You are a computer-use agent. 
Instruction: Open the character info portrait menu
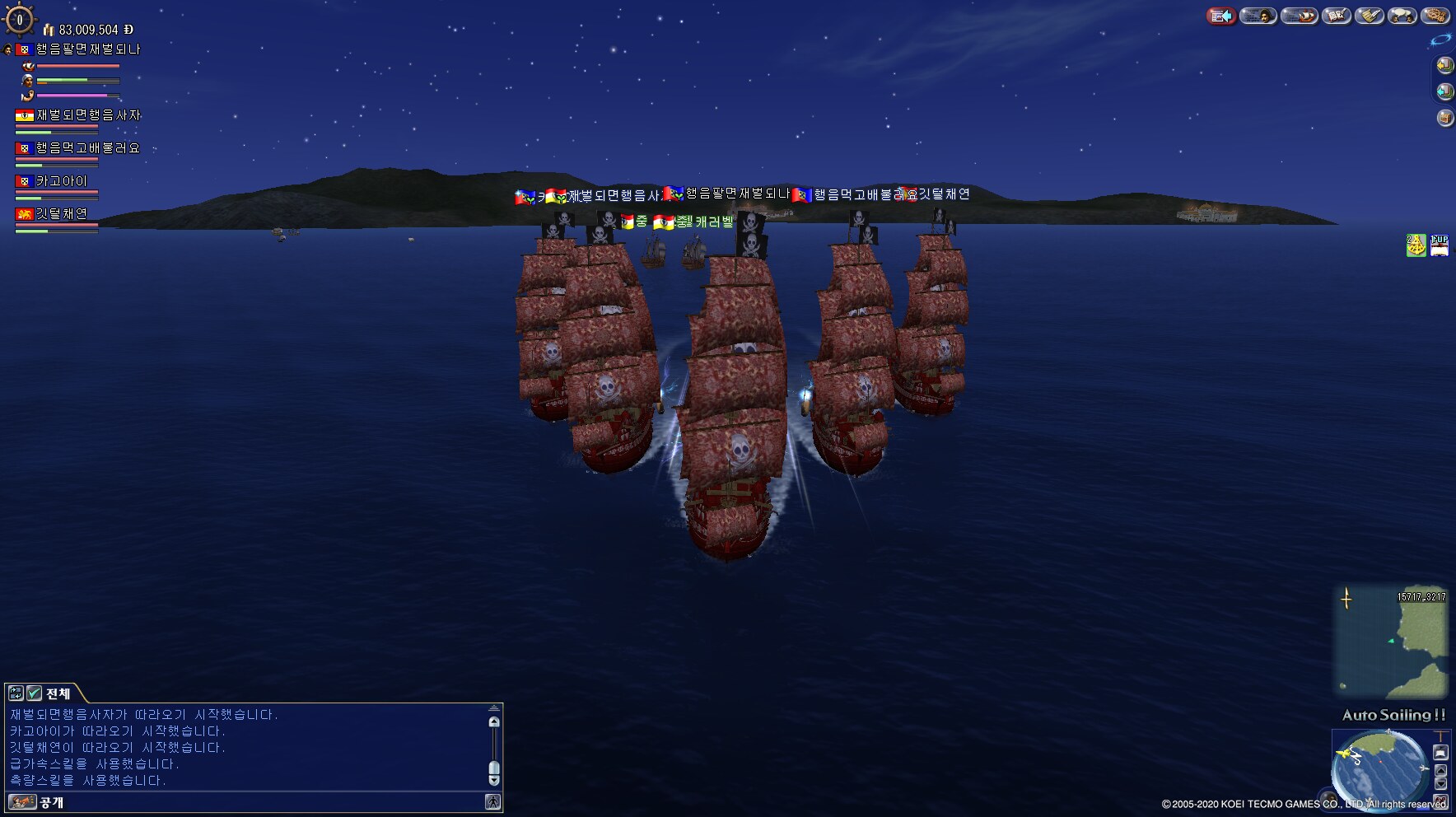click(1258, 16)
